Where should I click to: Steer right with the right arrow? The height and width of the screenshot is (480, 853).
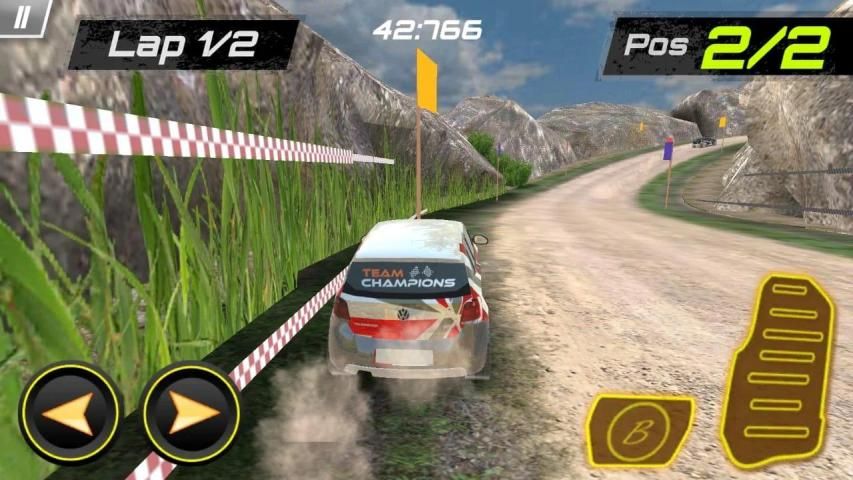point(191,412)
